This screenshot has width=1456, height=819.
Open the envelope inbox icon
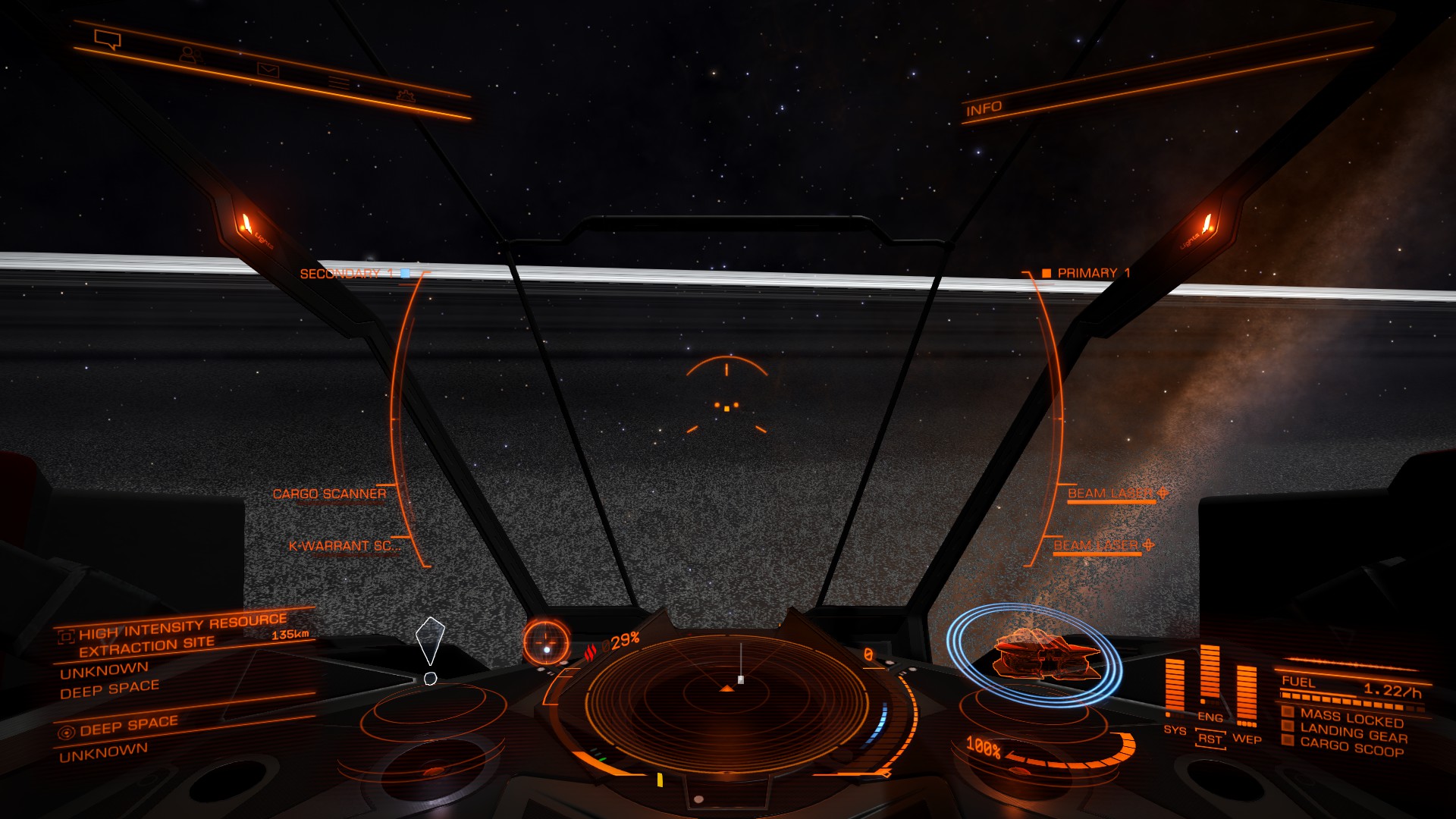click(x=268, y=71)
